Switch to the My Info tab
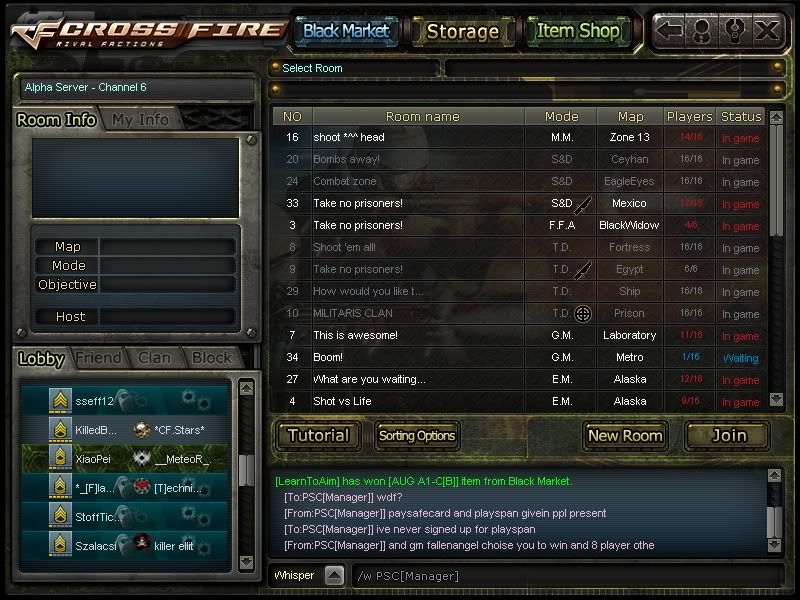 tap(140, 120)
